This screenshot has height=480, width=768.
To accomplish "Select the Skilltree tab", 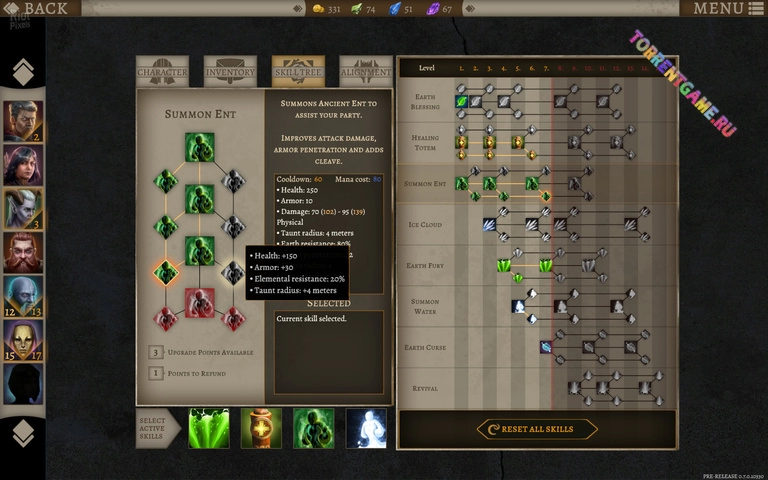I will point(298,72).
